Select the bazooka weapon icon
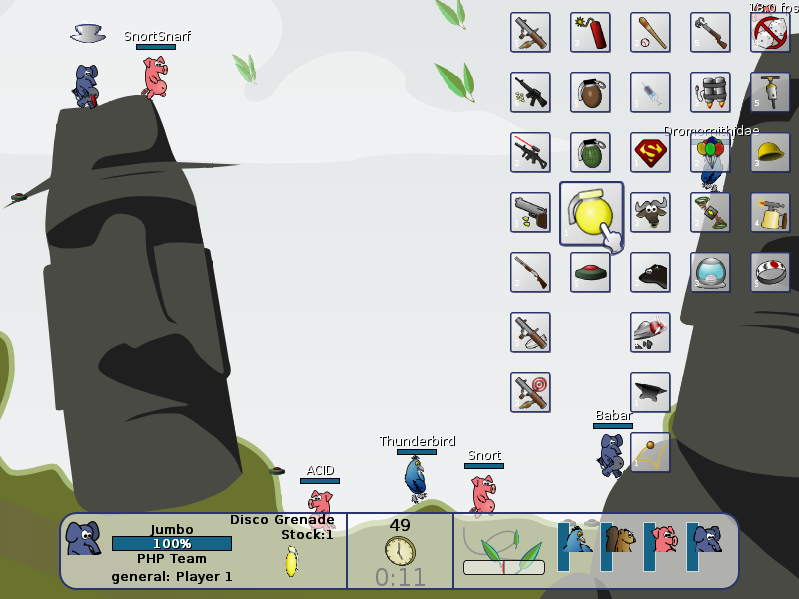This screenshot has width=799, height=599. coord(530,32)
